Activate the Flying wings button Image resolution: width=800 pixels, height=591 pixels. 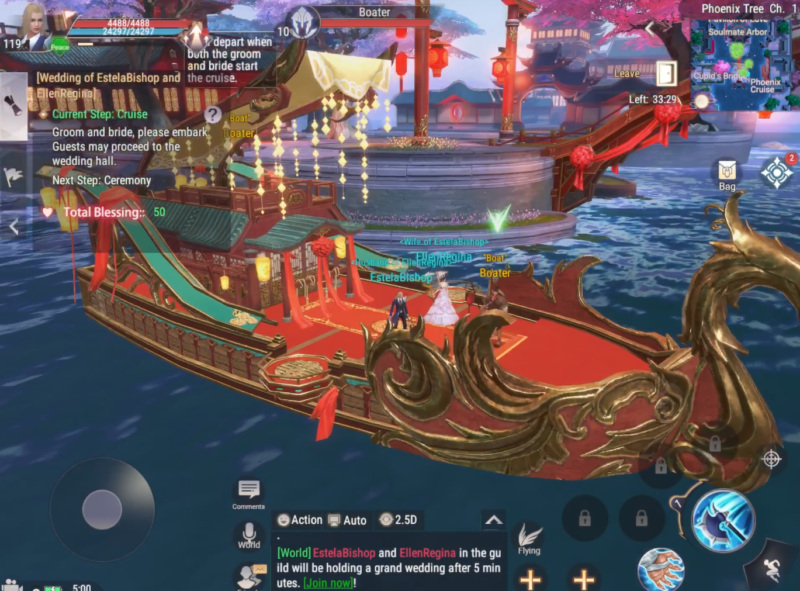529,538
